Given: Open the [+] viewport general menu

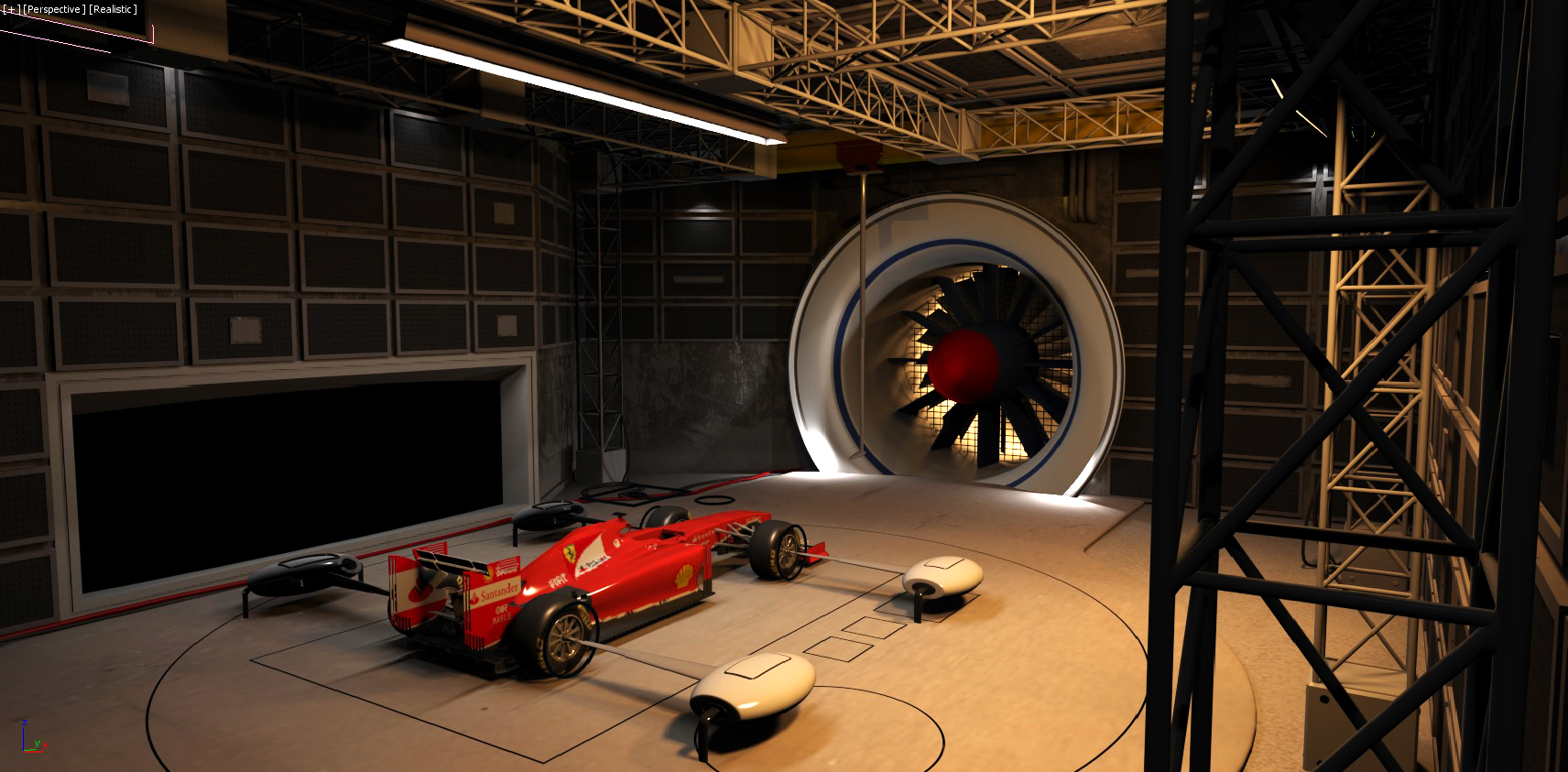Looking at the screenshot, I should [9, 9].
